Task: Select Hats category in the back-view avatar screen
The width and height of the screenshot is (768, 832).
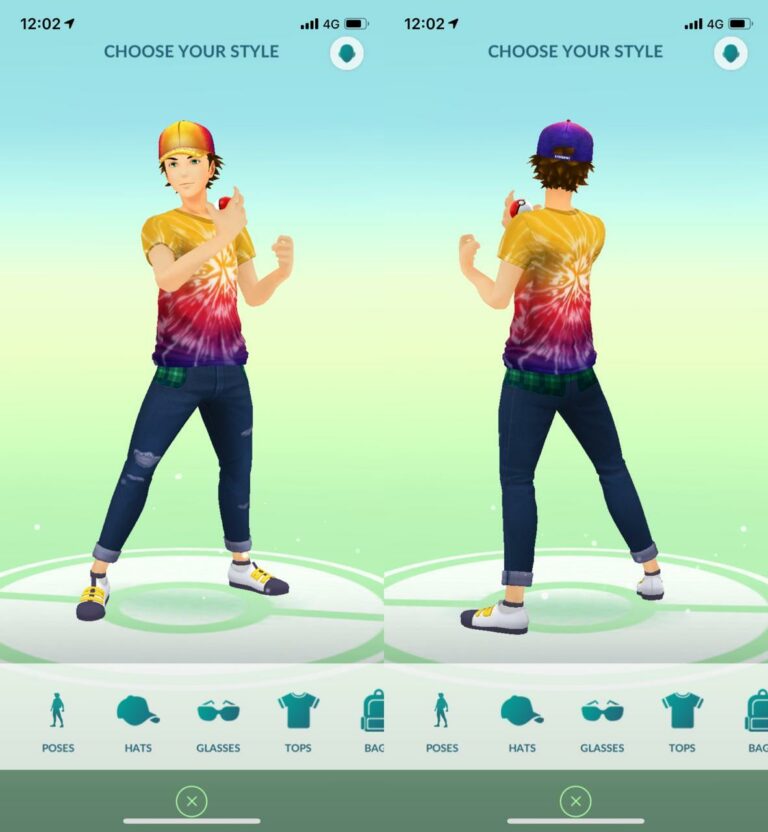Action: 522,720
